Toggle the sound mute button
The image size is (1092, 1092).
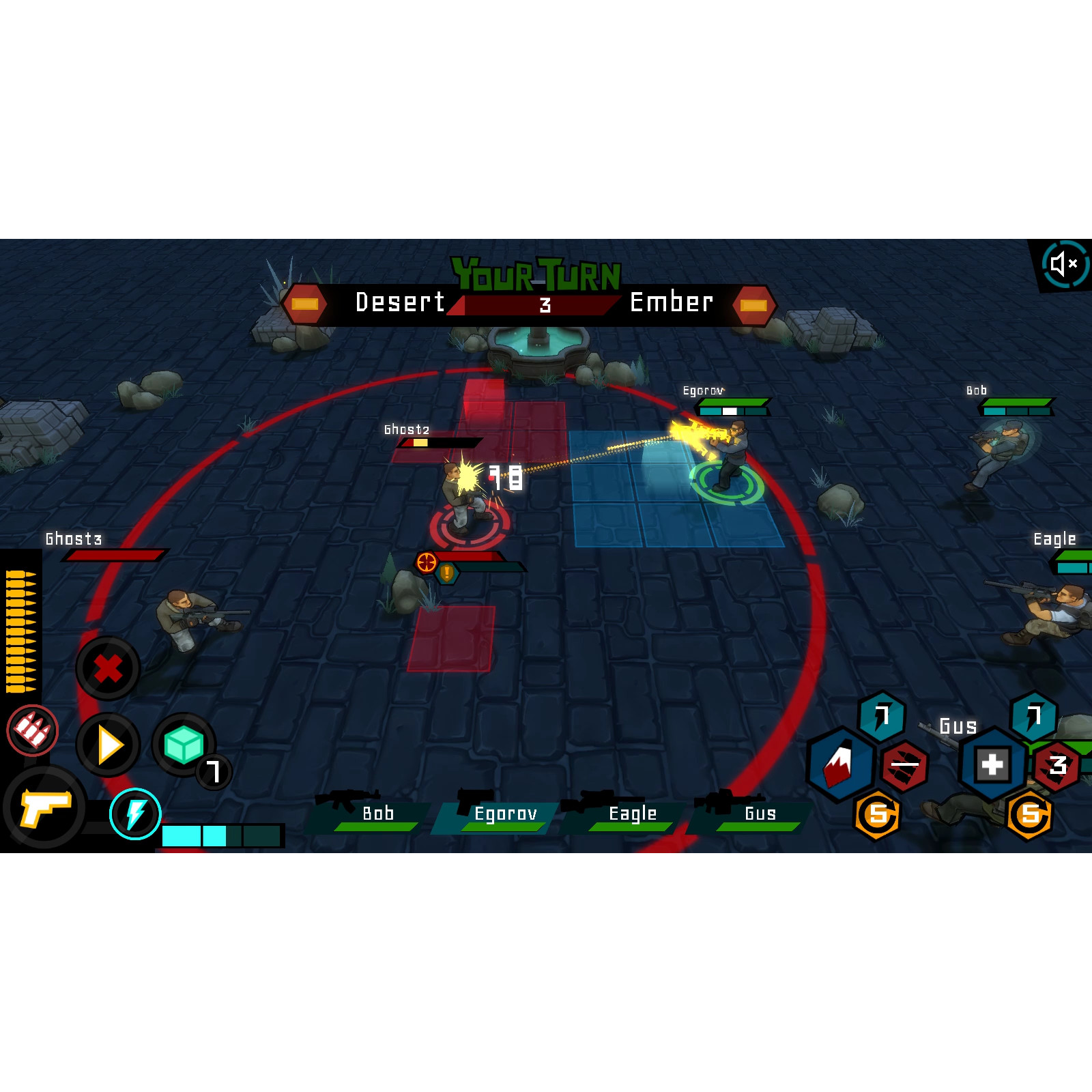coord(1063,263)
